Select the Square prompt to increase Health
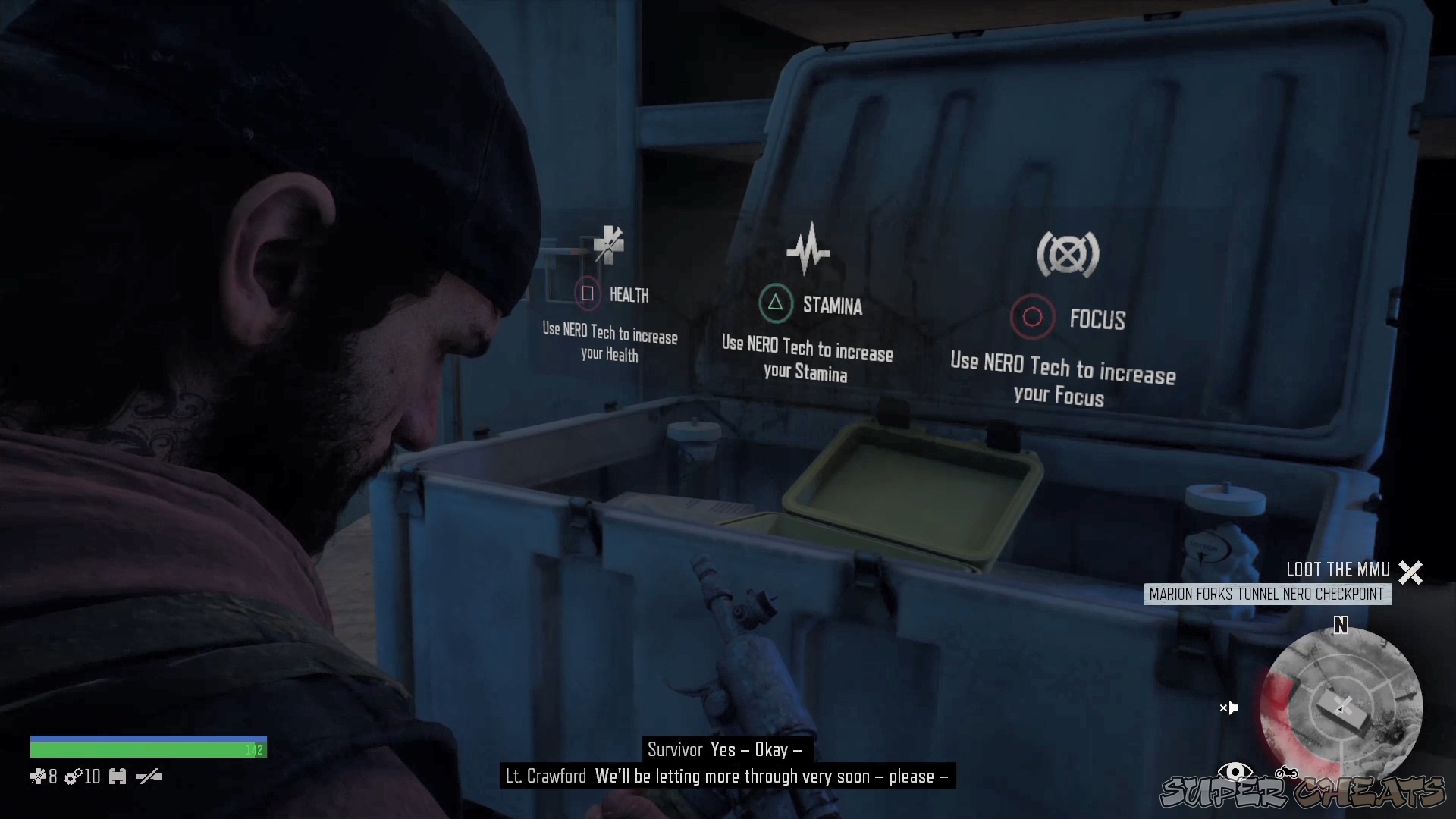The image size is (1456, 819). pos(587,294)
